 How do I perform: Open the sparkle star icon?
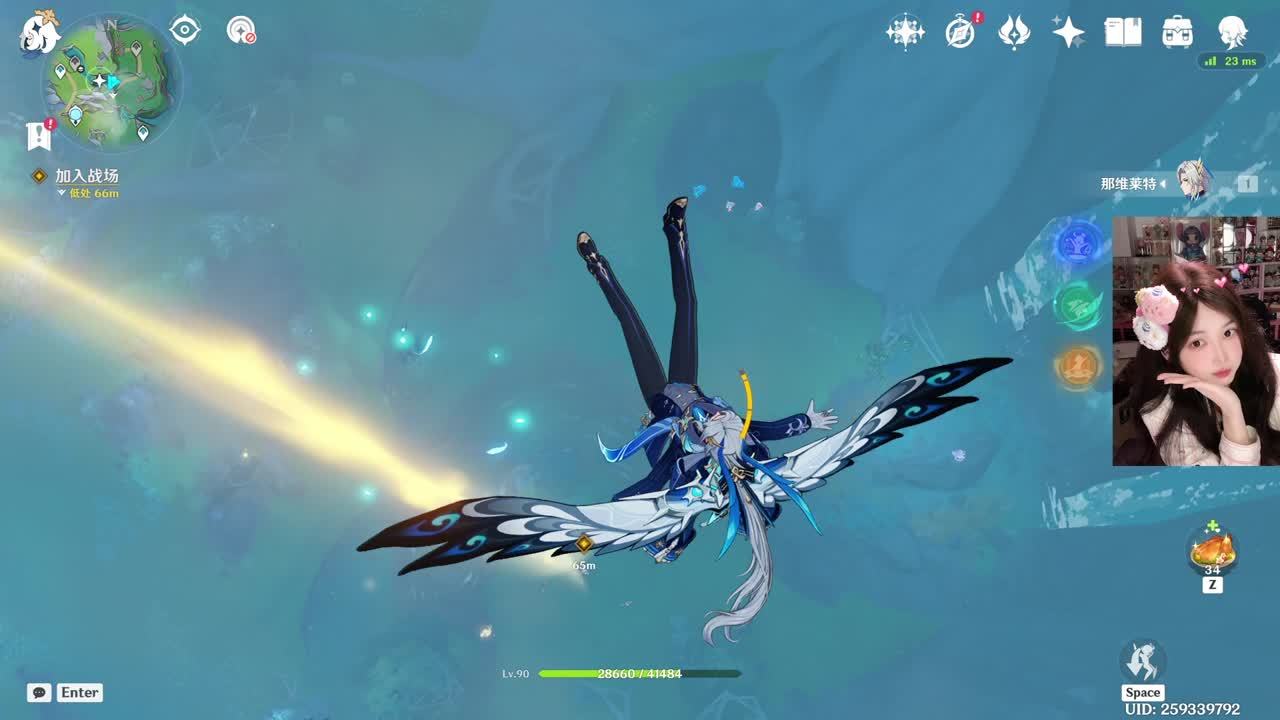pos(1068,32)
